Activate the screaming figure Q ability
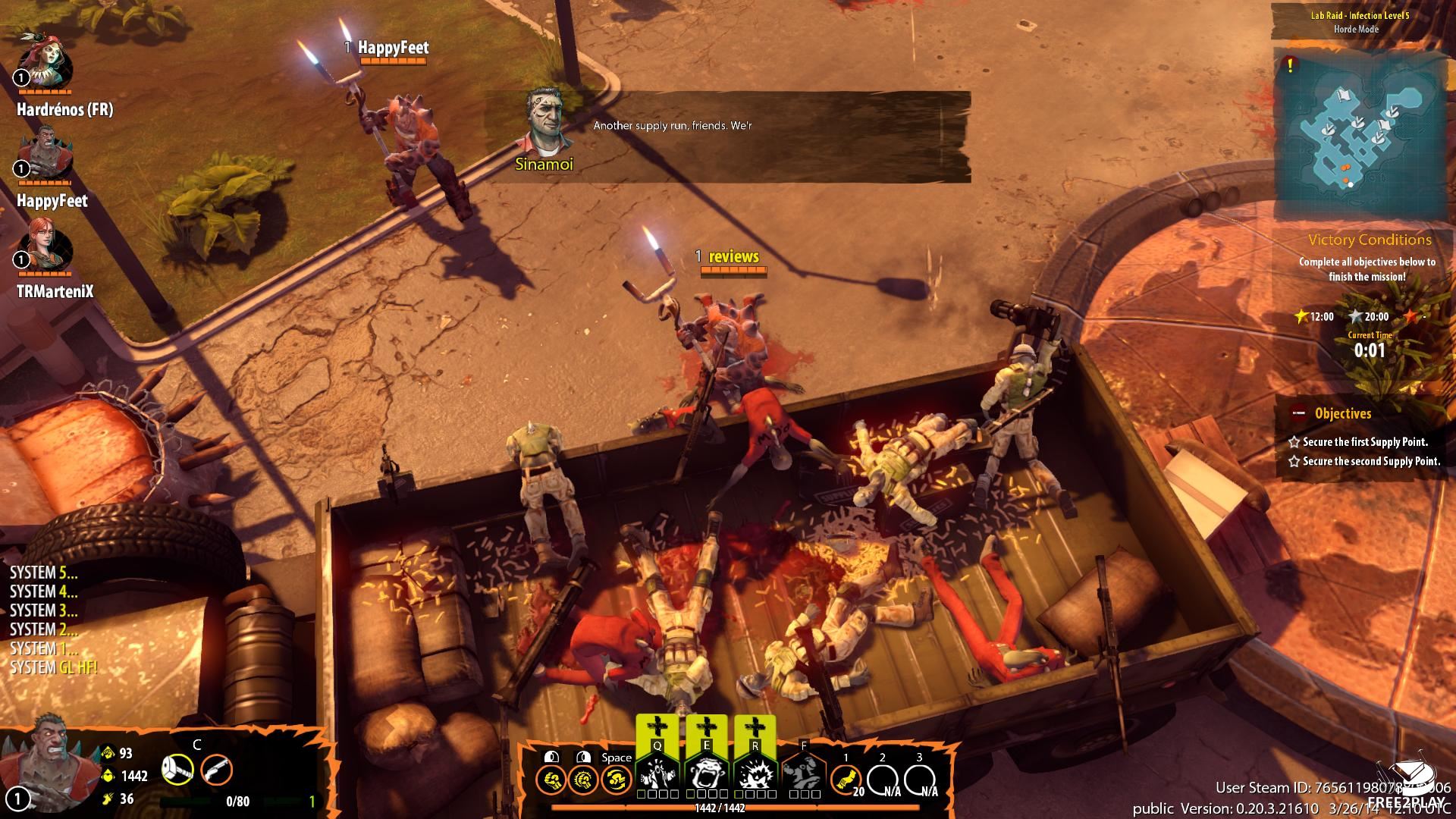The image size is (1456, 819). coord(657,772)
